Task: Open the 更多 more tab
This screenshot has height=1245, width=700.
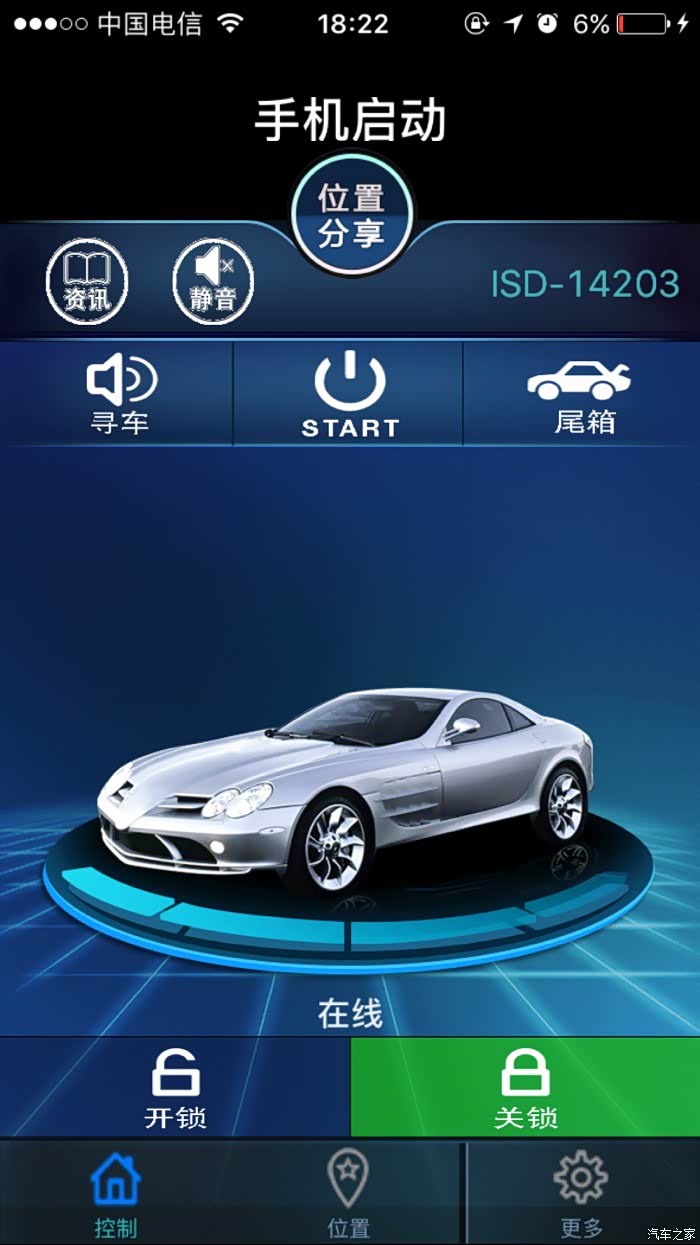Action: pos(581,1194)
